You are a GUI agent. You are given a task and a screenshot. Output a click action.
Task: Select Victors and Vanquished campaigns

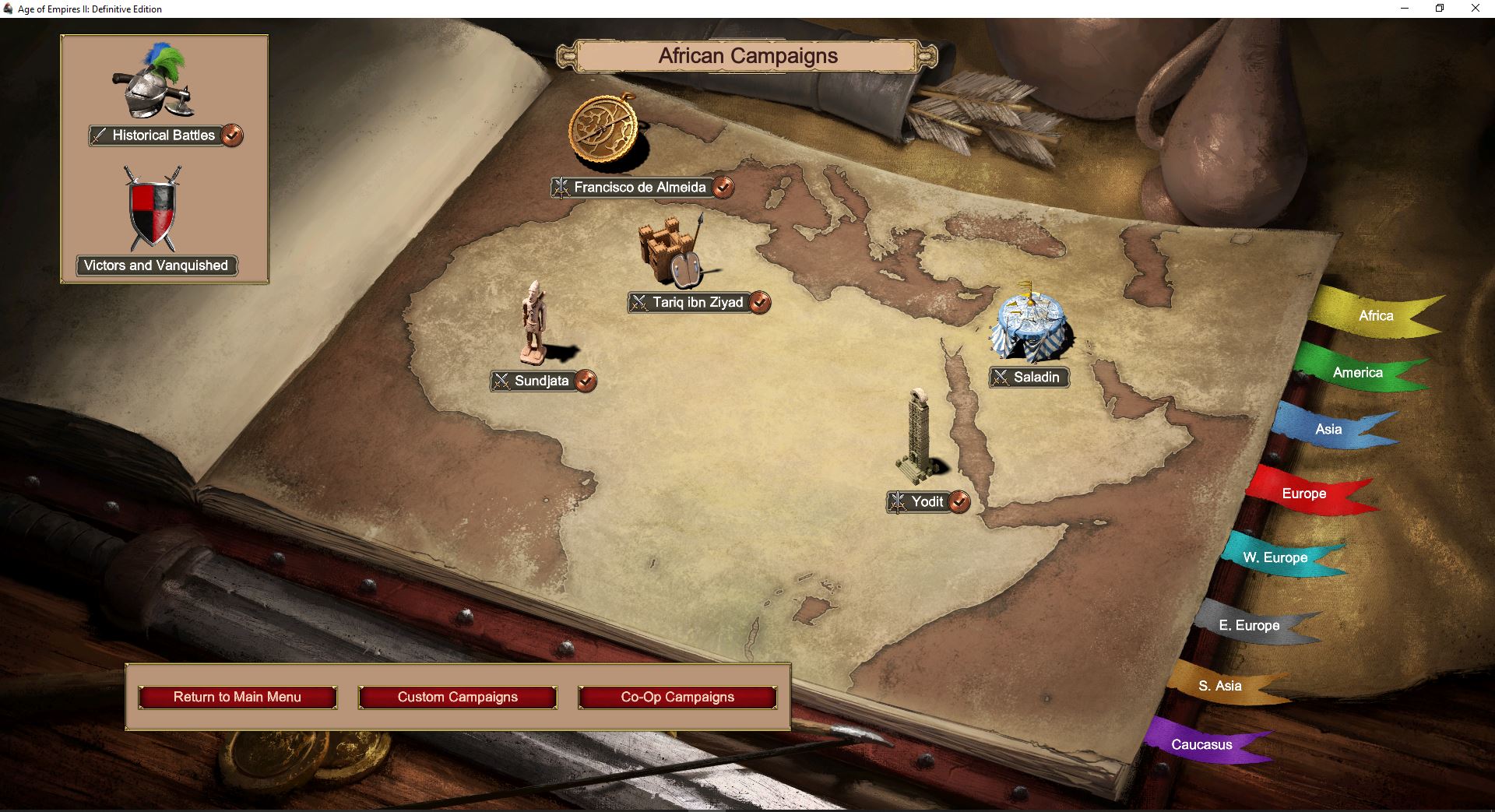(156, 265)
